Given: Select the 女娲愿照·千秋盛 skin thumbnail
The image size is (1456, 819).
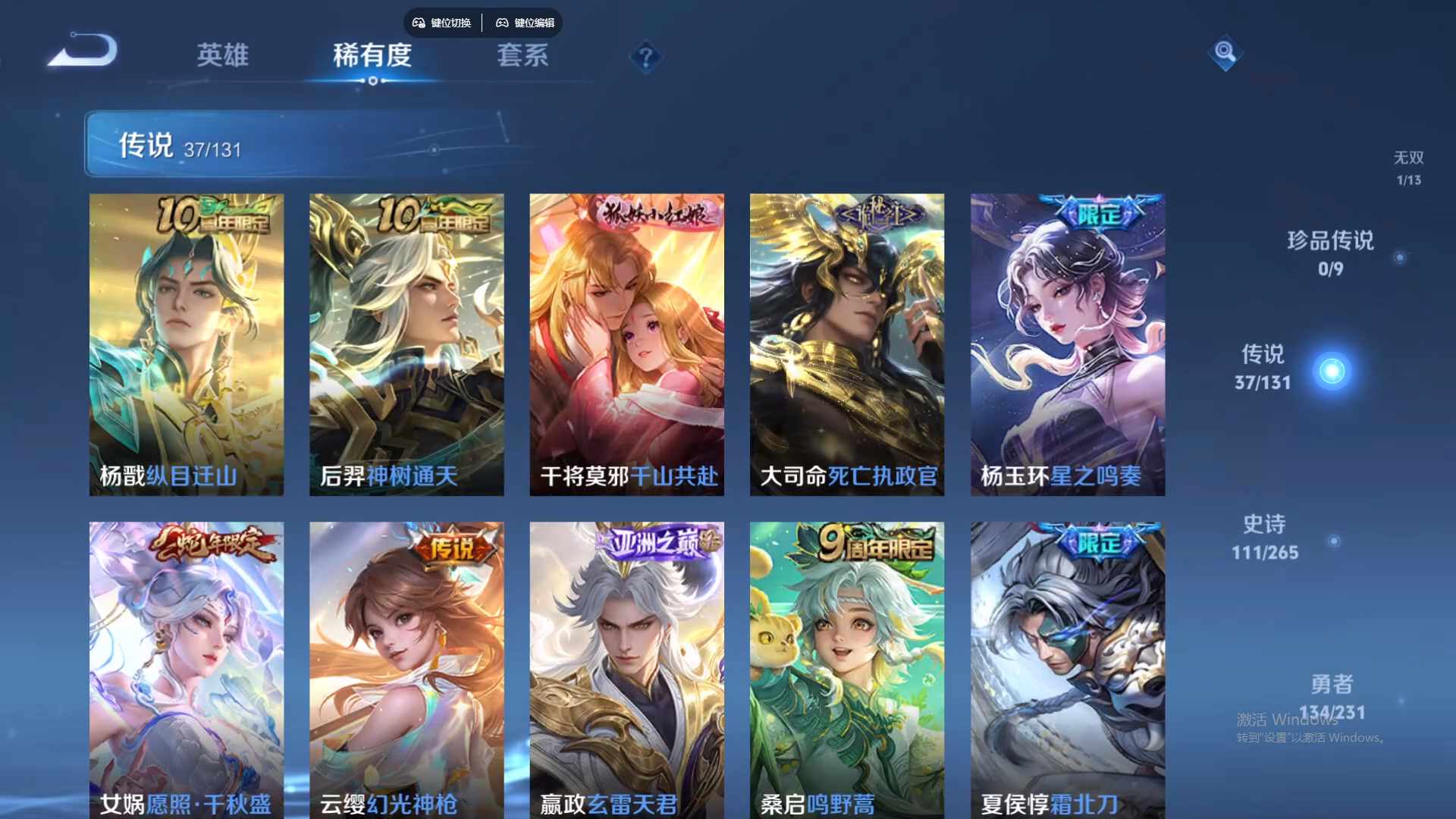Looking at the screenshot, I should 186,667.
